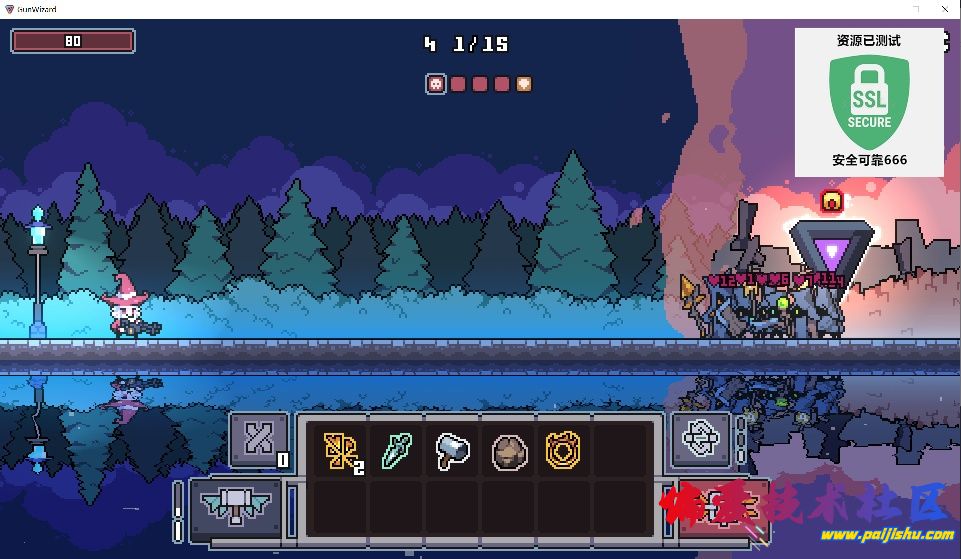The width and height of the screenshot is (961, 559).
Task: Choose the brown rock item slot
Action: click(508, 452)
